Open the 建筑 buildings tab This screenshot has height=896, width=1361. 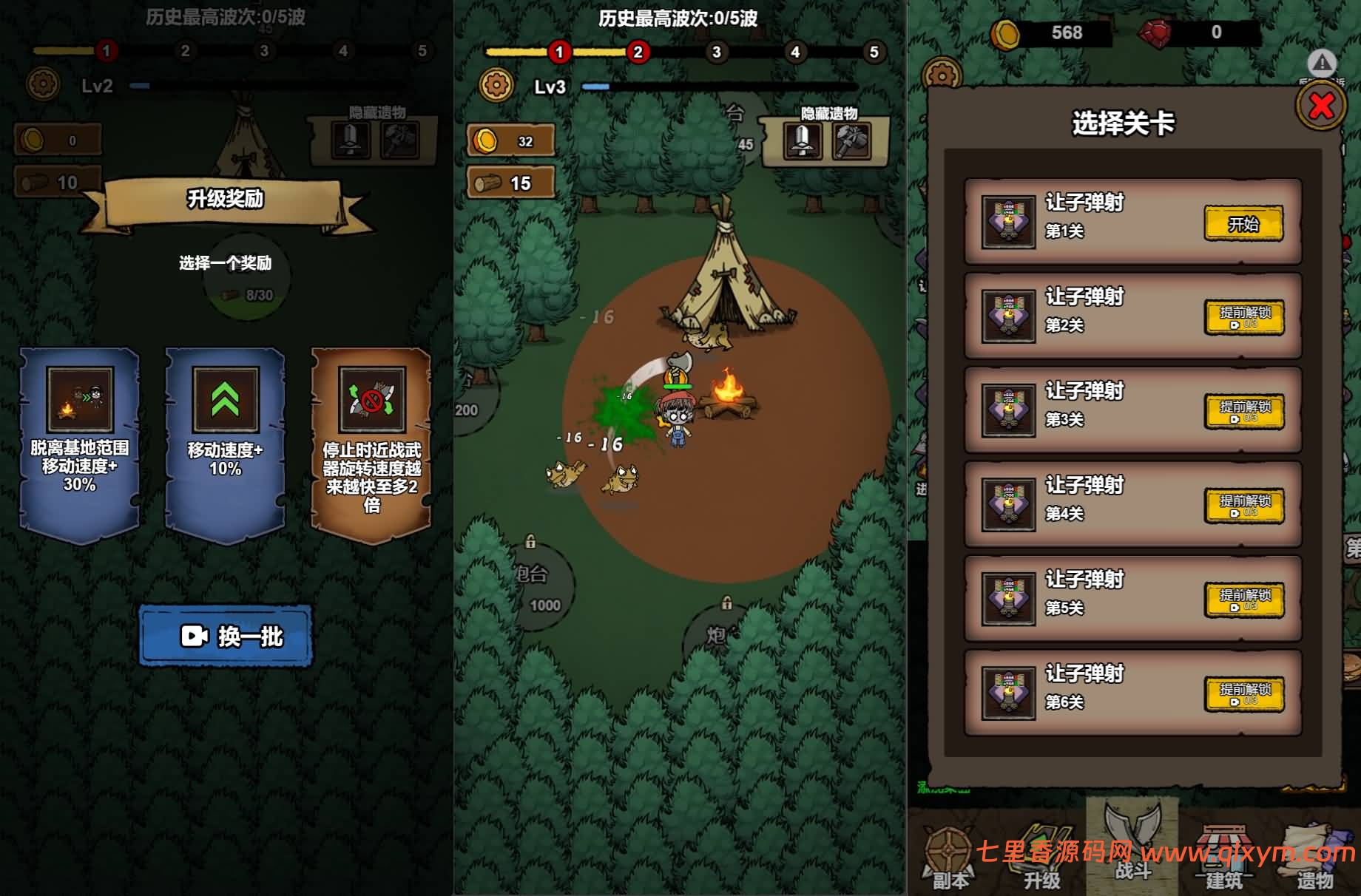pyautogui.click(x=1223, y=859)
